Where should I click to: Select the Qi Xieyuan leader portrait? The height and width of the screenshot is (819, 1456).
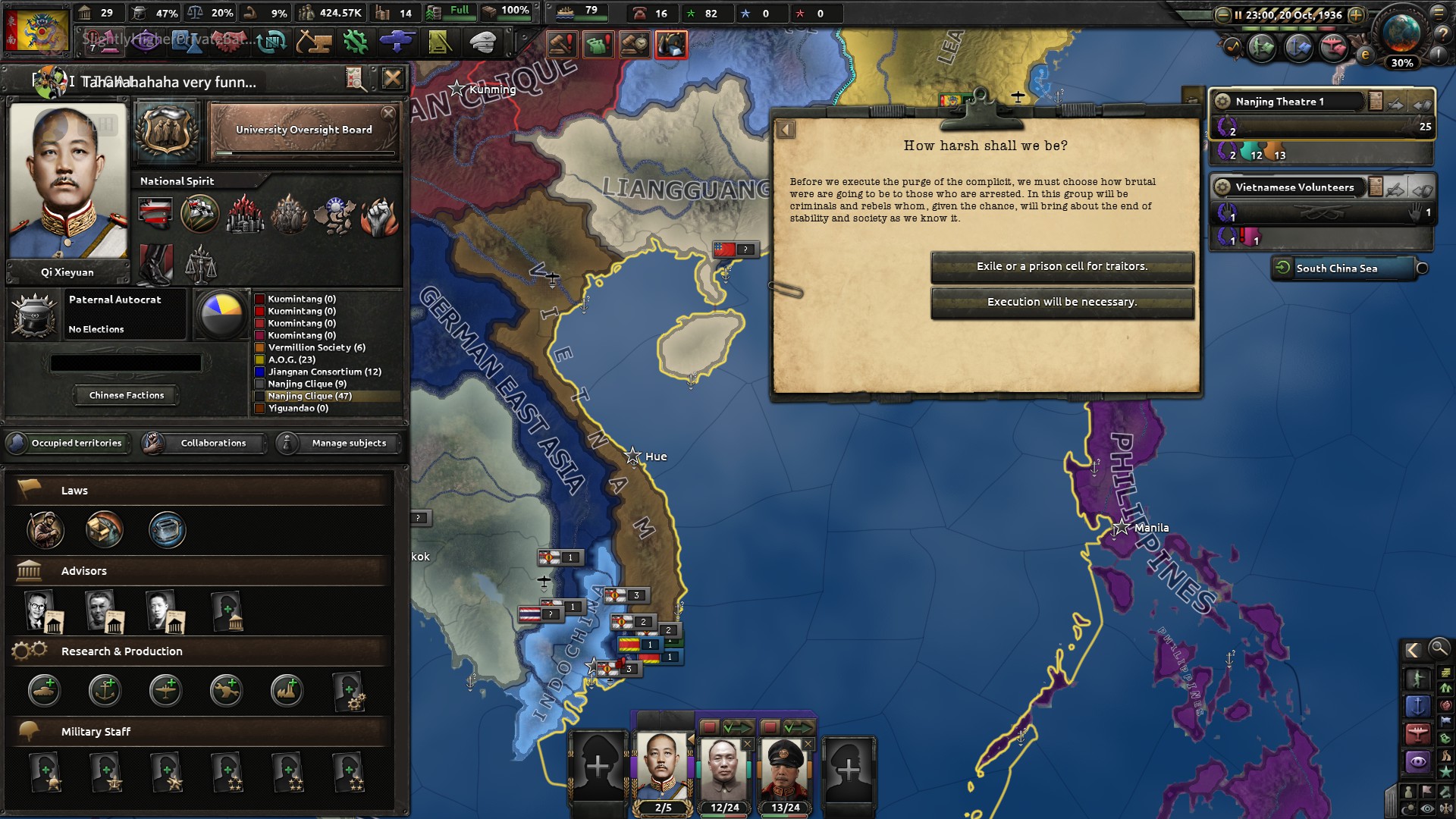pos(68,186)
